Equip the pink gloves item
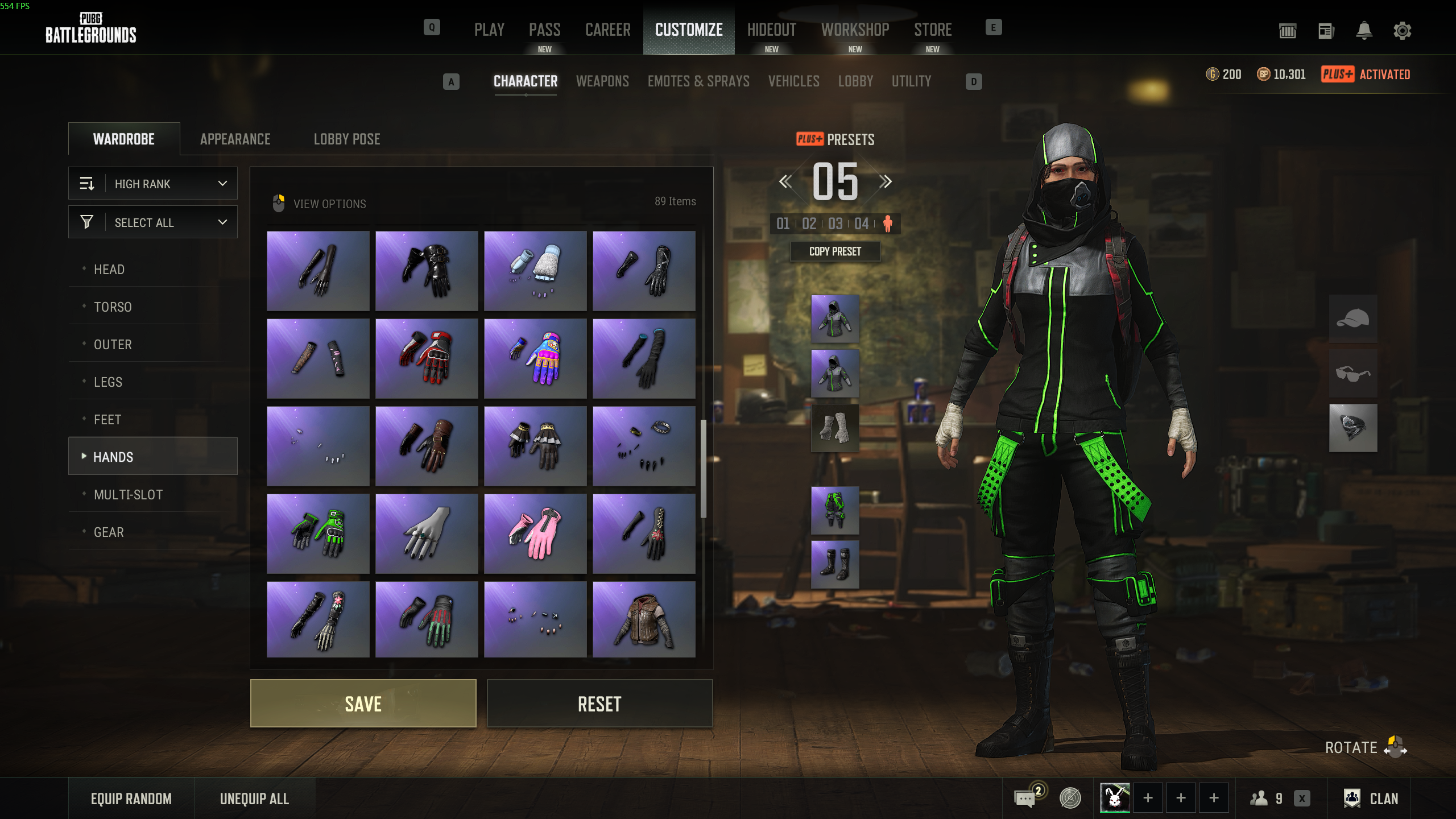This screenshot has height=819, width=1456. [535, 533]
